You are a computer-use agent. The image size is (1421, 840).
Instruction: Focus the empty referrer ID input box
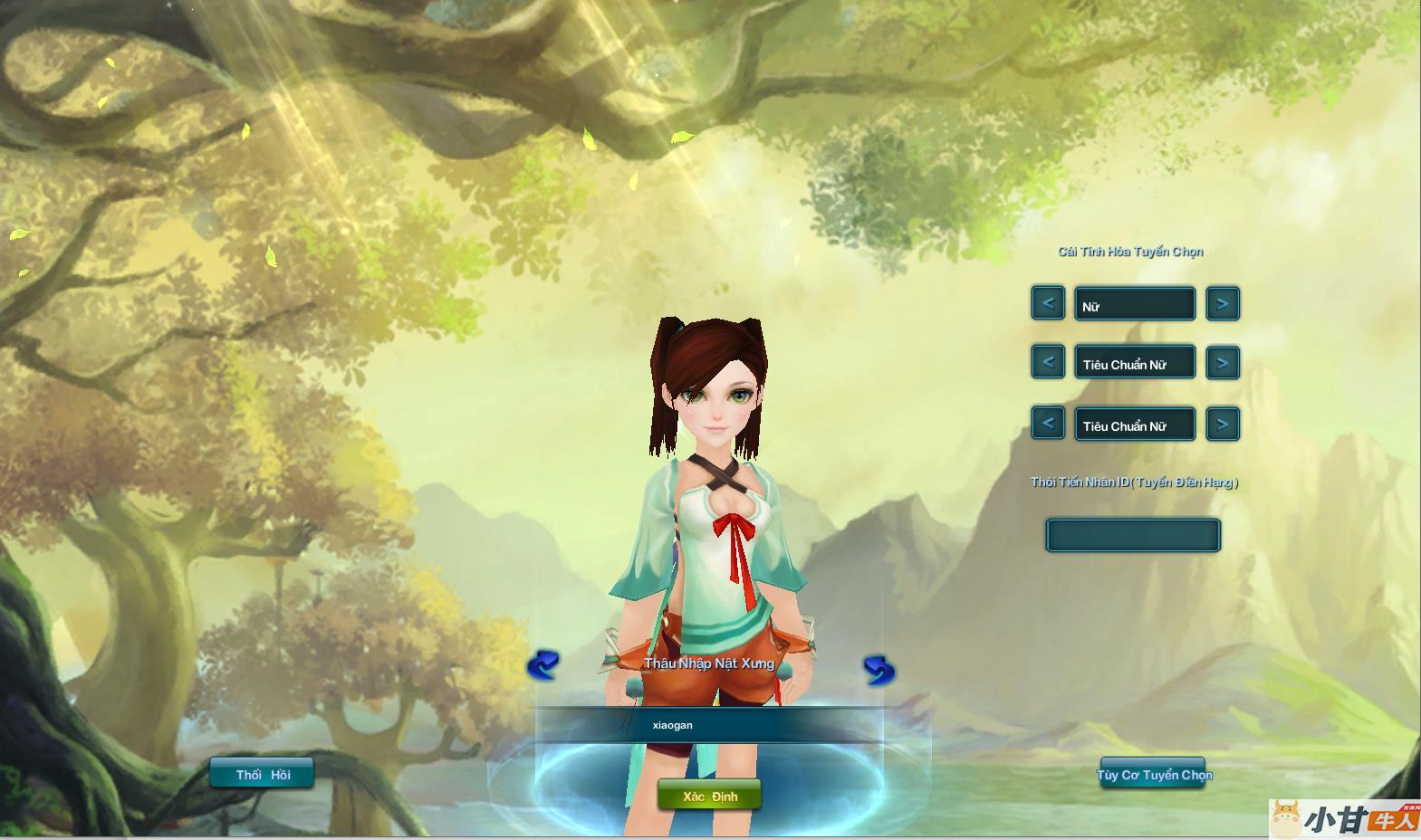[1133, 535]
